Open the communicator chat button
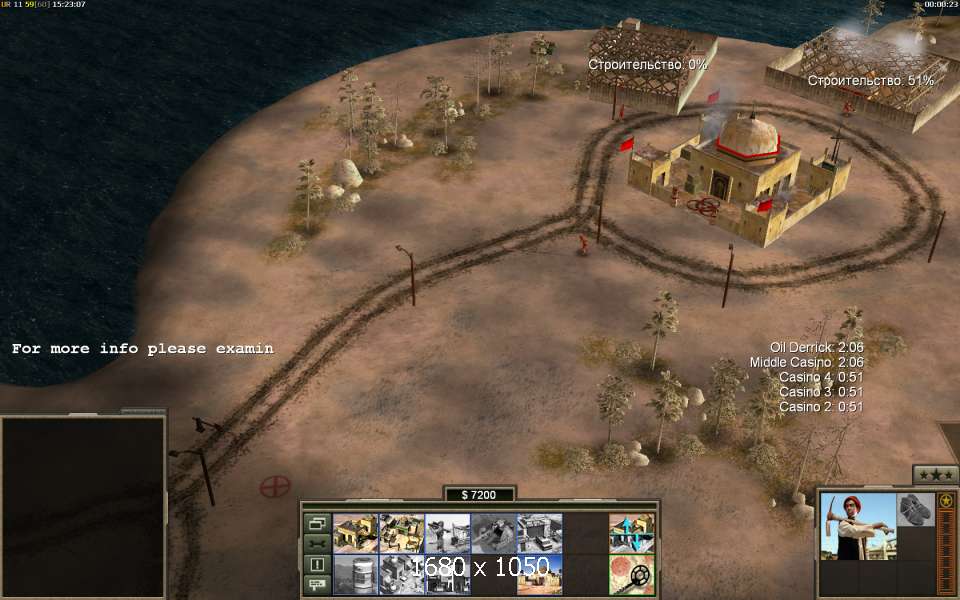Image resolution: width=960 pixels, height=600 pixels. [x=317, y=584]
